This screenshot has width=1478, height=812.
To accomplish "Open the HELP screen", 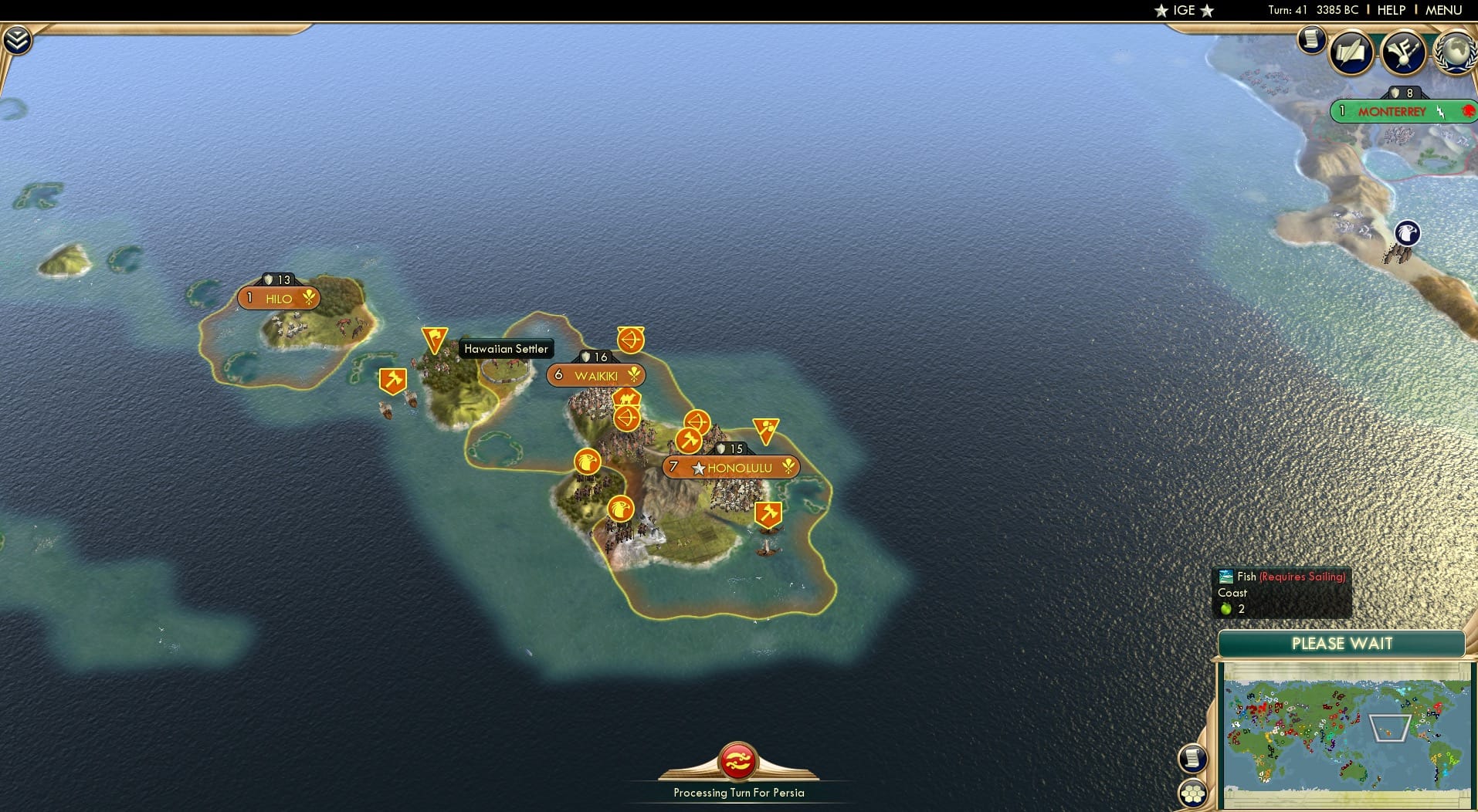I will [1390, 11].
